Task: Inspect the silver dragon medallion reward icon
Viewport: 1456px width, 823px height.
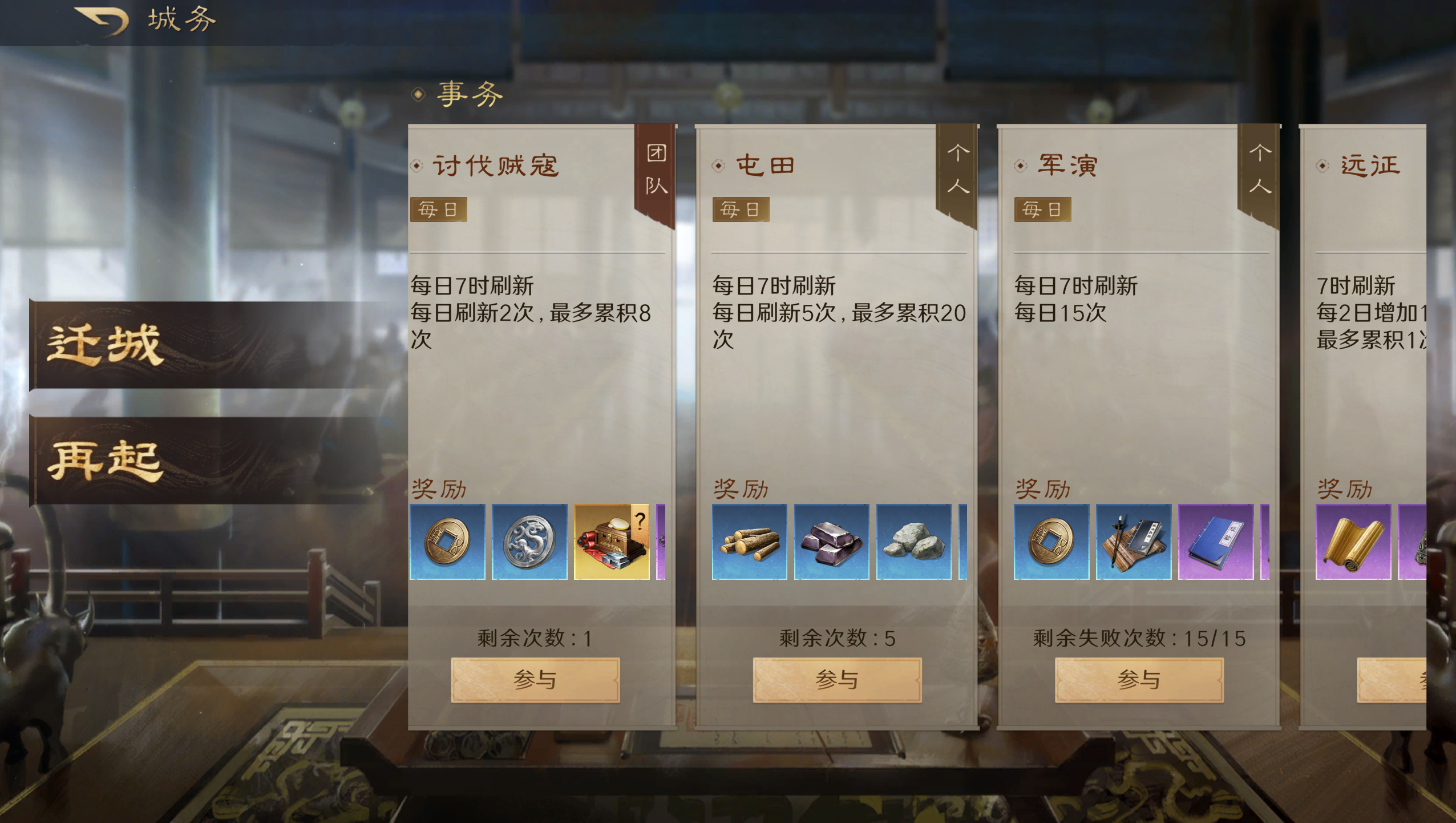Action: point(531,541)
